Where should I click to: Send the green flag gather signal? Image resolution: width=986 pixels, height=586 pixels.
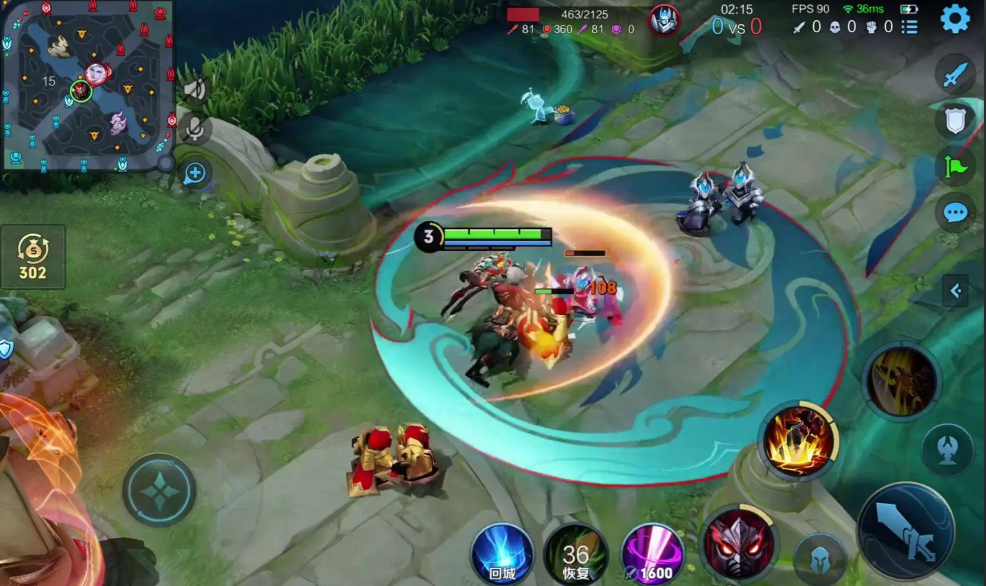[955, 166]
